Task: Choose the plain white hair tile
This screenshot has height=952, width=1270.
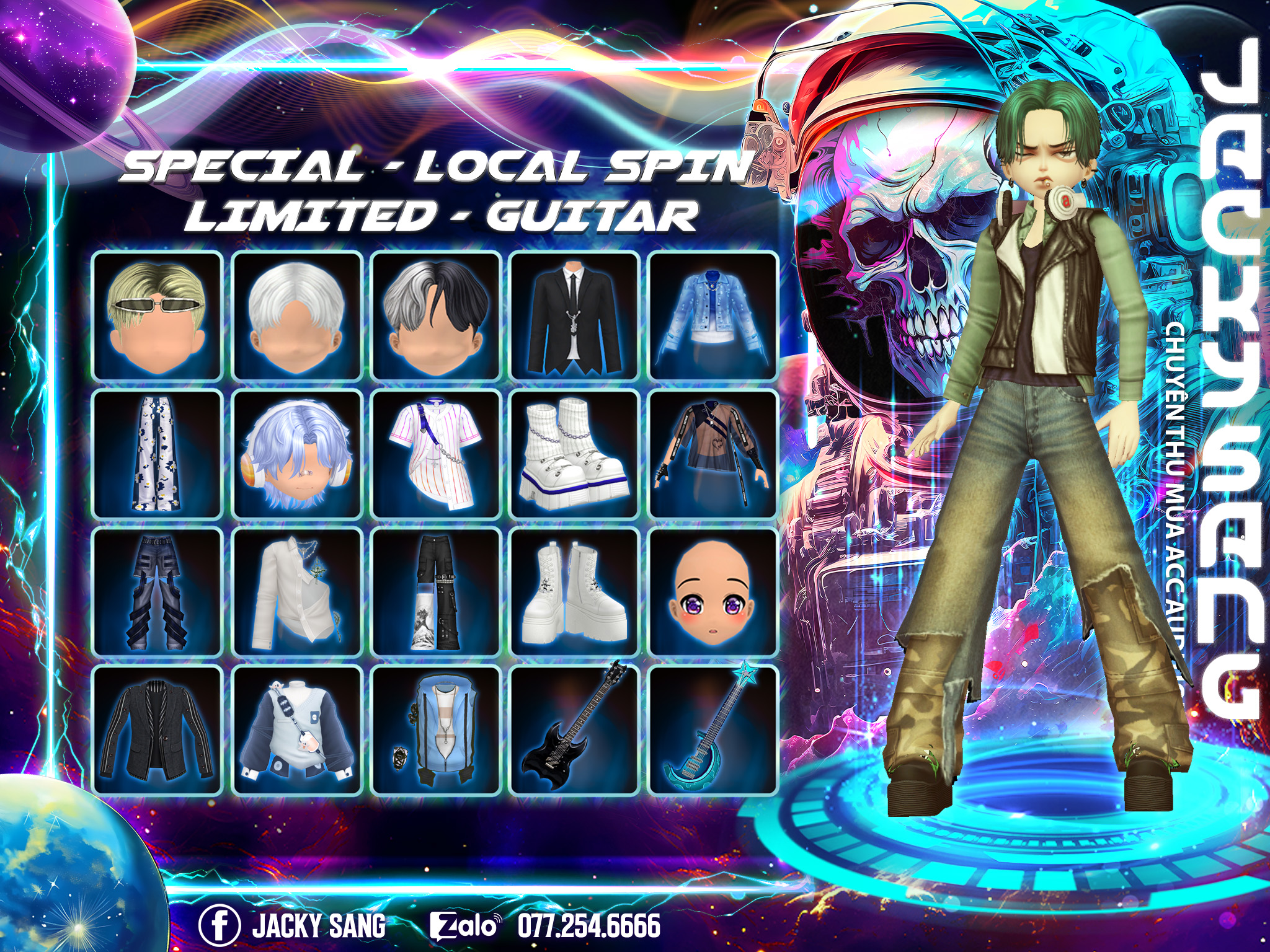Action: click(296, 316)
